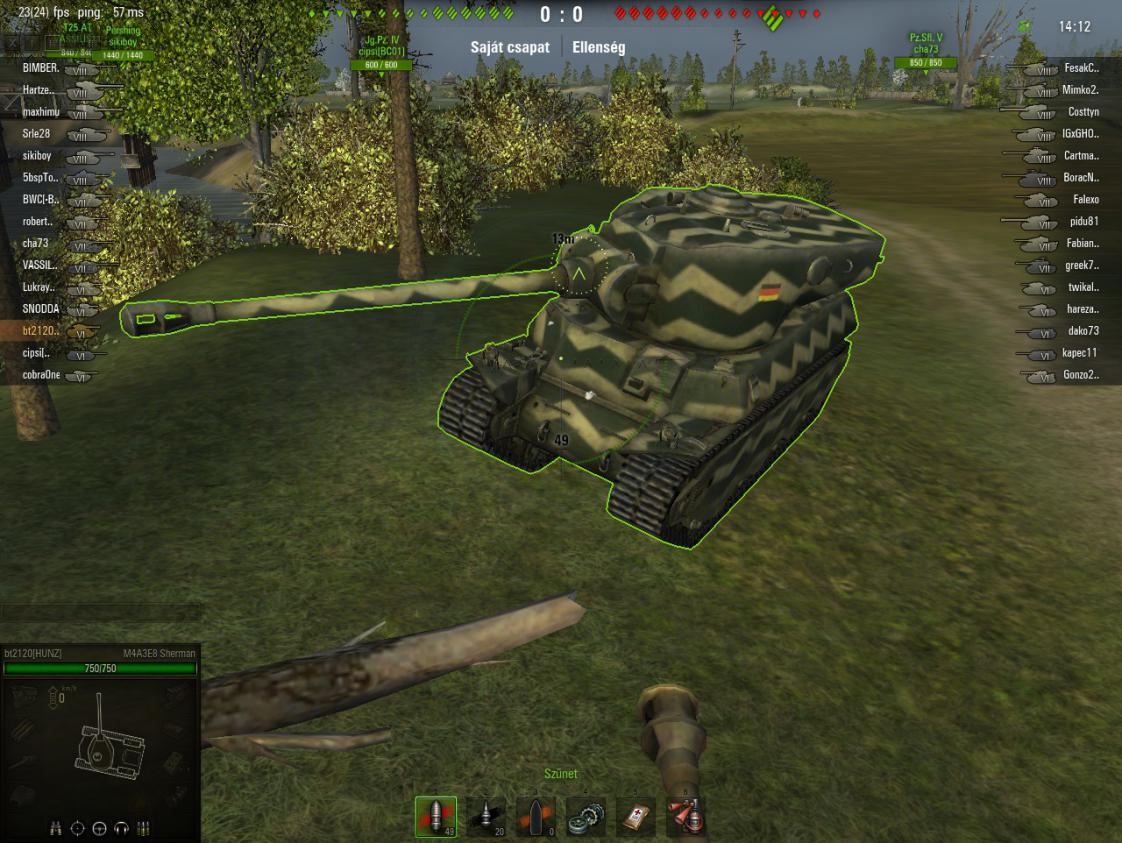Image resolution: width=1122 pixels, height=843 pixels.
Task: Choose the empty shell slot showing 0
Action: 536,817
